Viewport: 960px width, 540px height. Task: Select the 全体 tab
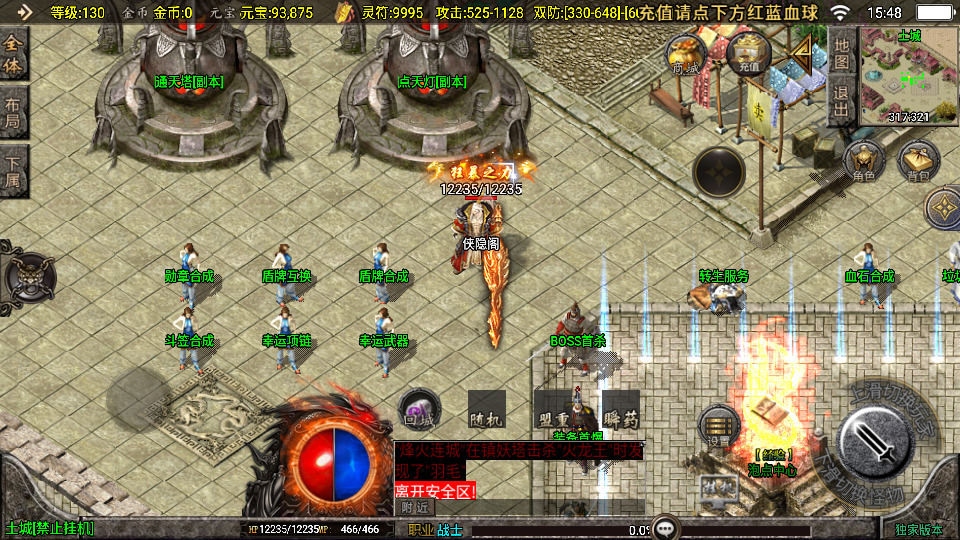tap(13, 55)
